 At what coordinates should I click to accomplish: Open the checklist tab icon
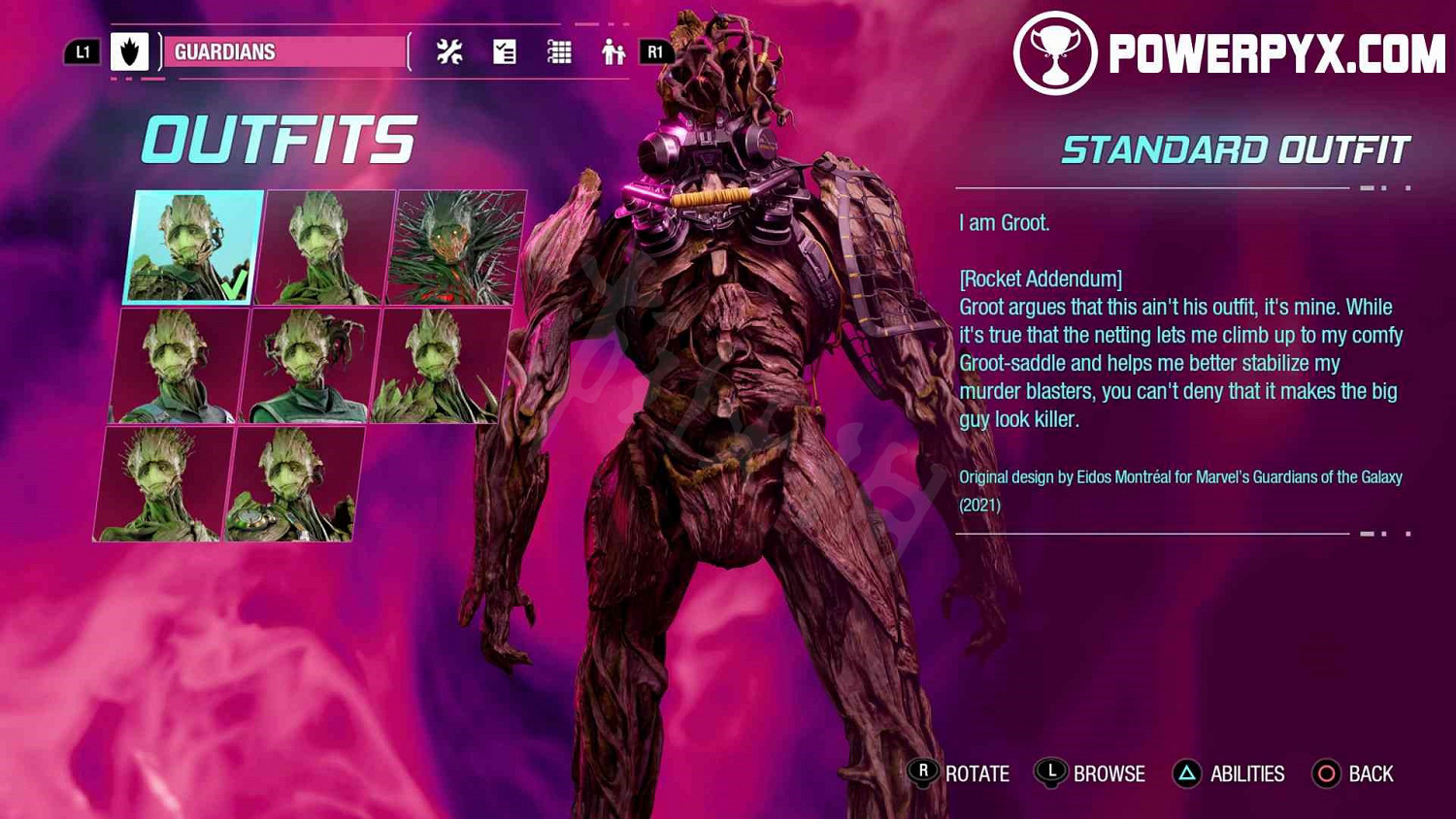pos(505,51)
